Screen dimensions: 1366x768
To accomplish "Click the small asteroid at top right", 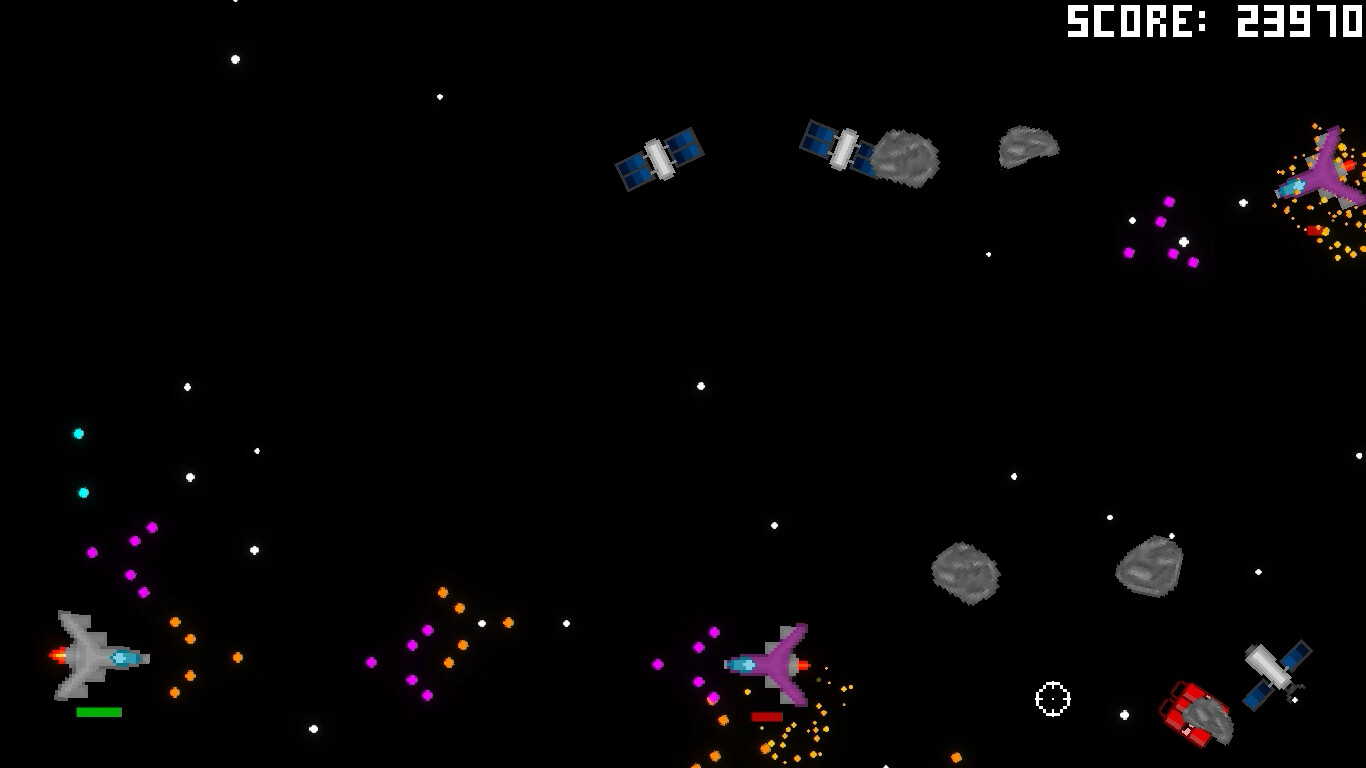I will 1026,148.
